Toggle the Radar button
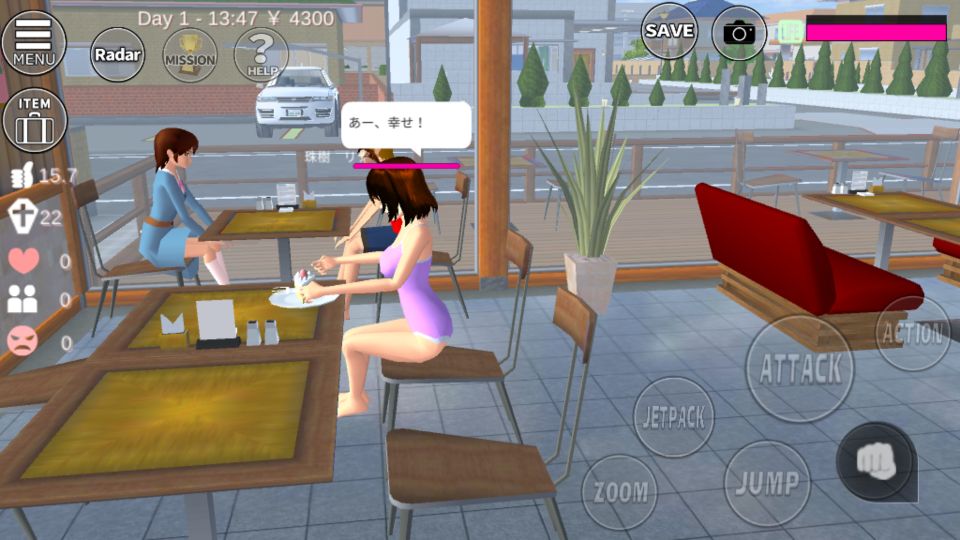The height and width of the screenshot is (540, 960). coord(118,55)
